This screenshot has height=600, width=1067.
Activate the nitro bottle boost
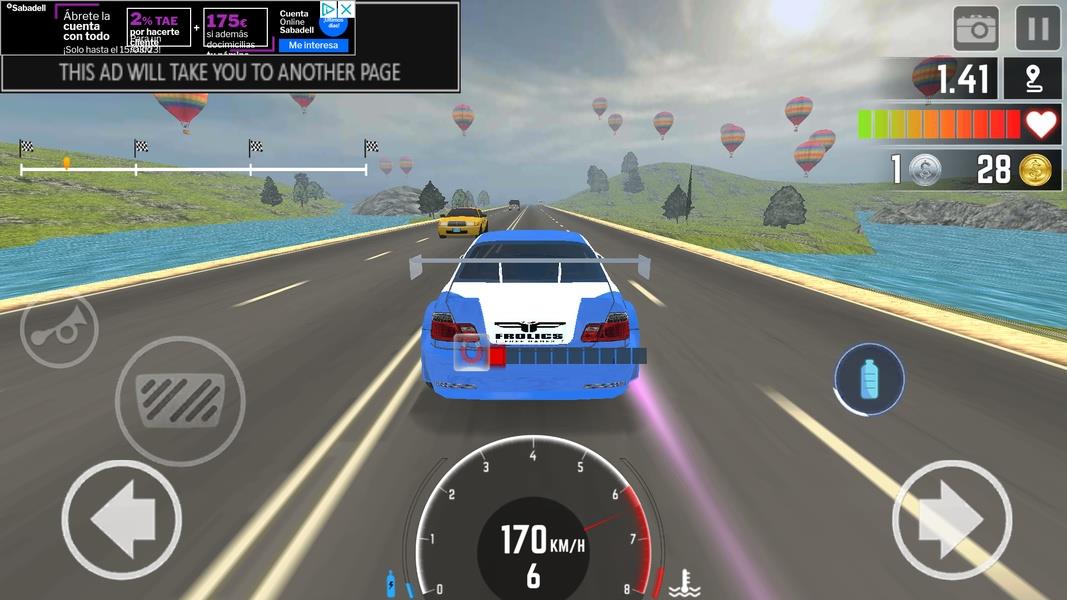point(869,380)
